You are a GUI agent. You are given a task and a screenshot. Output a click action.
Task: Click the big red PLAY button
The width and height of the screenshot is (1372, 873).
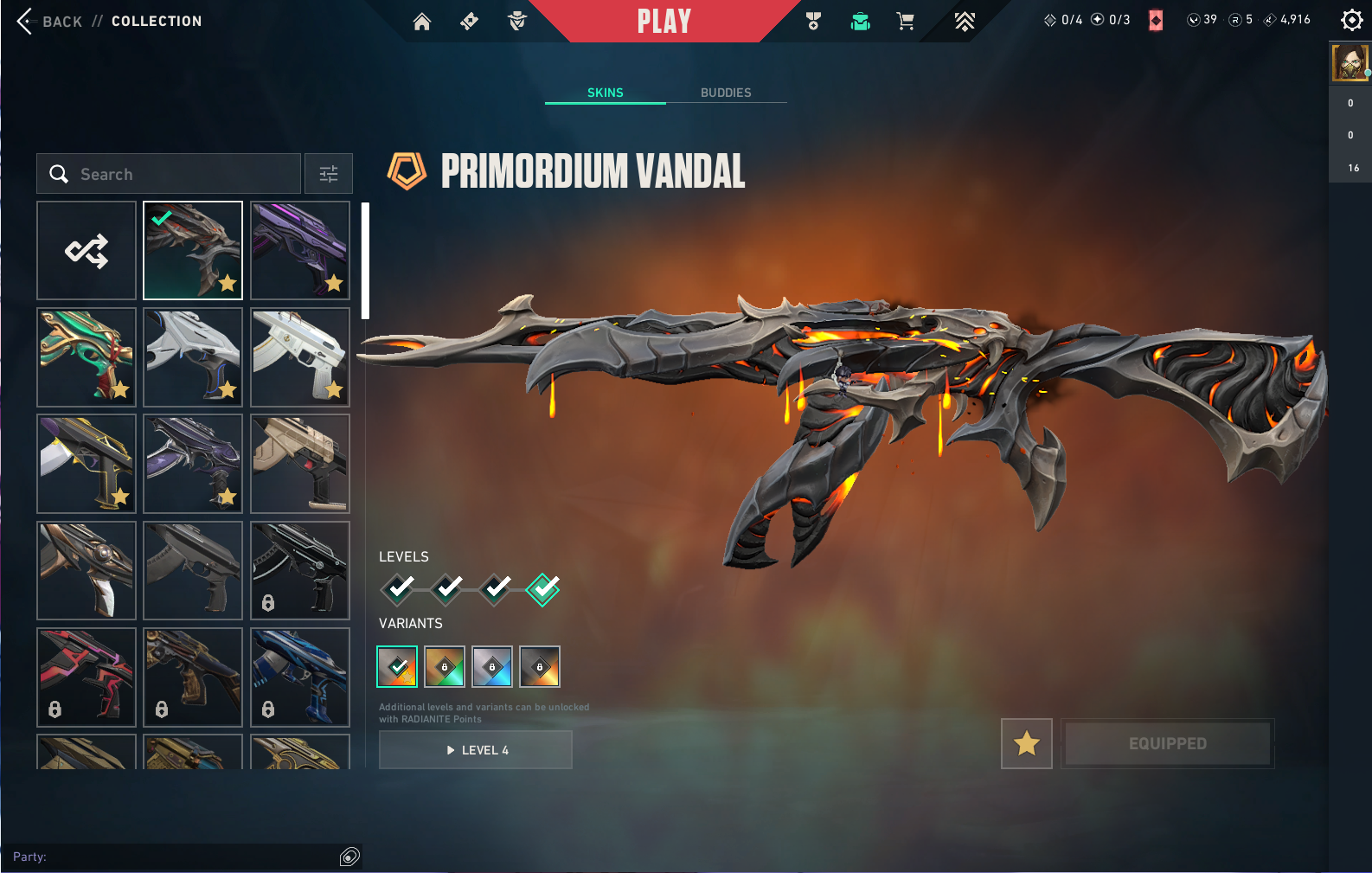[x=664, y=22]
